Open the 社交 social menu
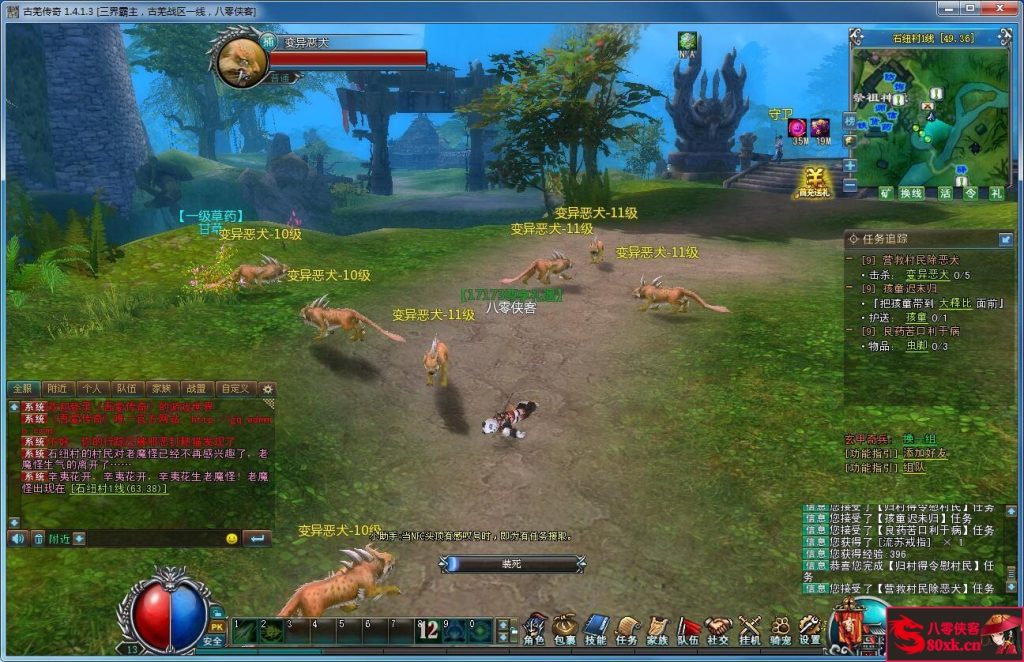 coord(718,628)
